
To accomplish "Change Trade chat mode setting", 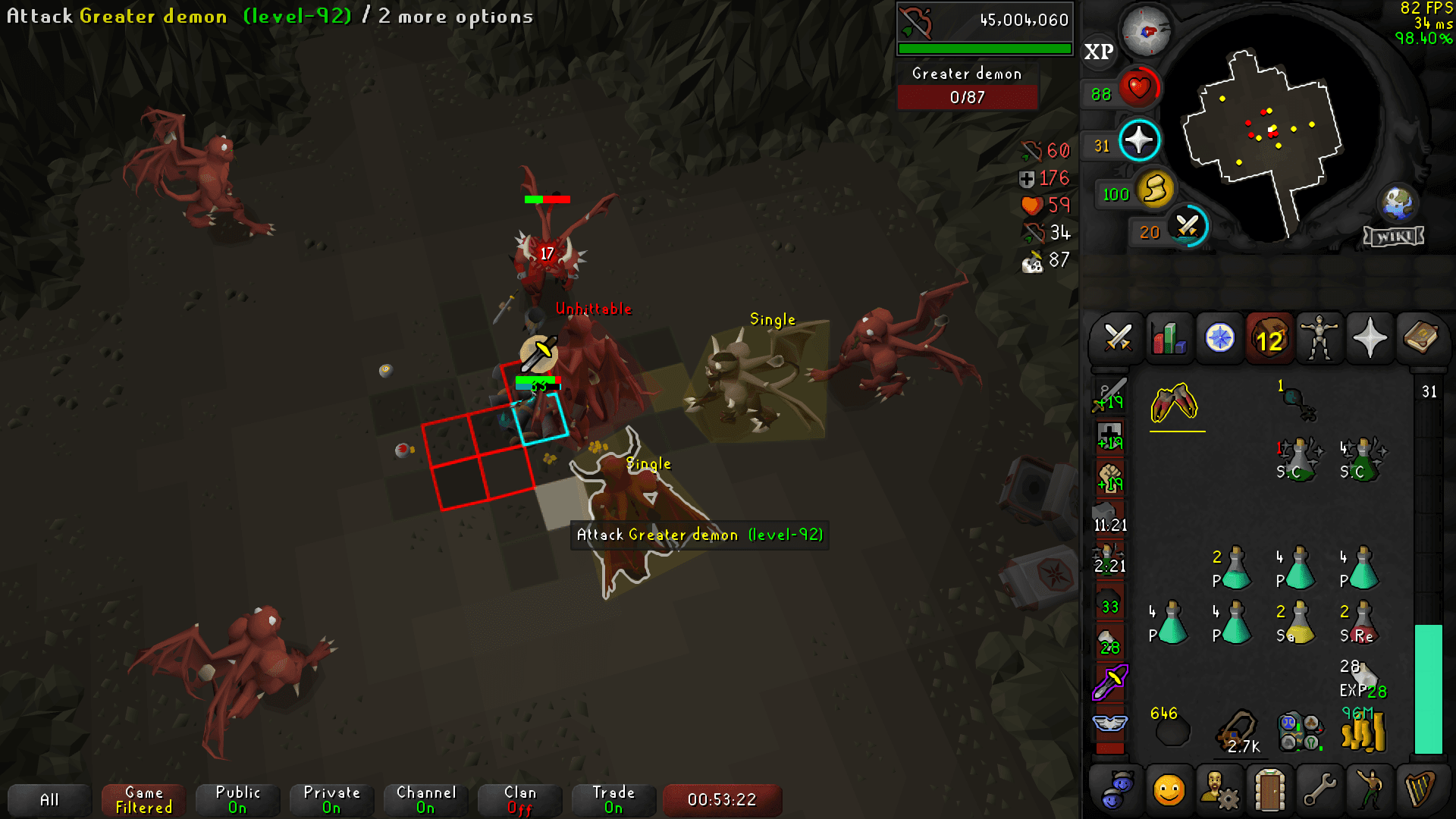I will (613, 799).
